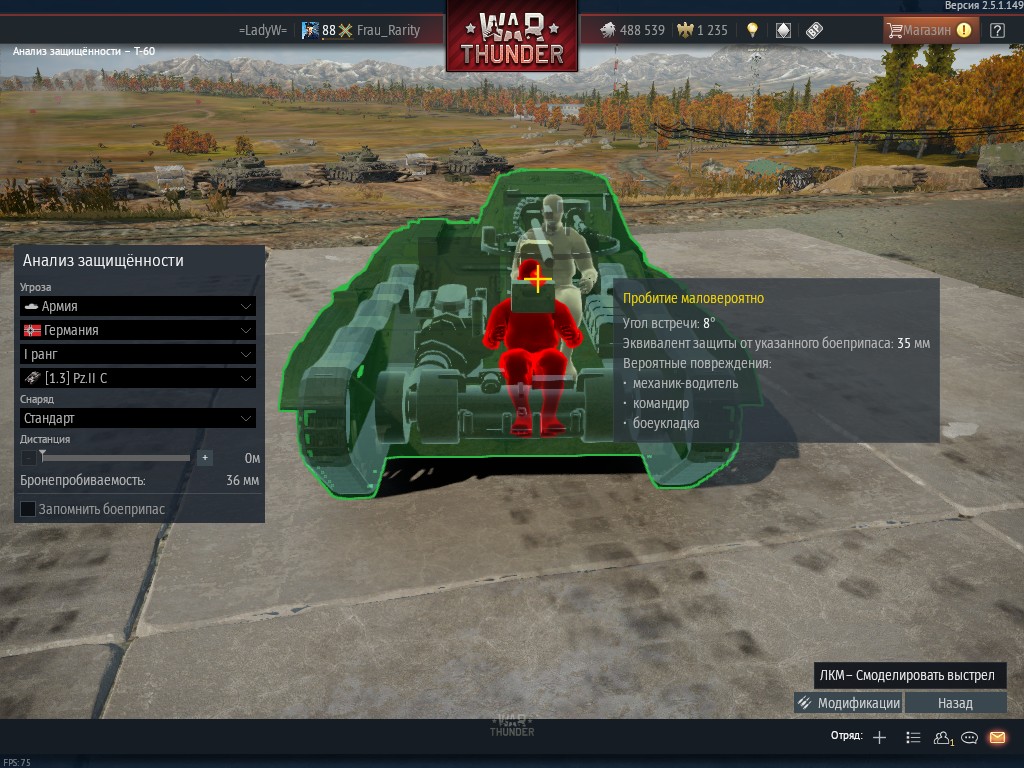Open the Армия threat type dropdown
1024x768 pixels.
coord(138,306)
